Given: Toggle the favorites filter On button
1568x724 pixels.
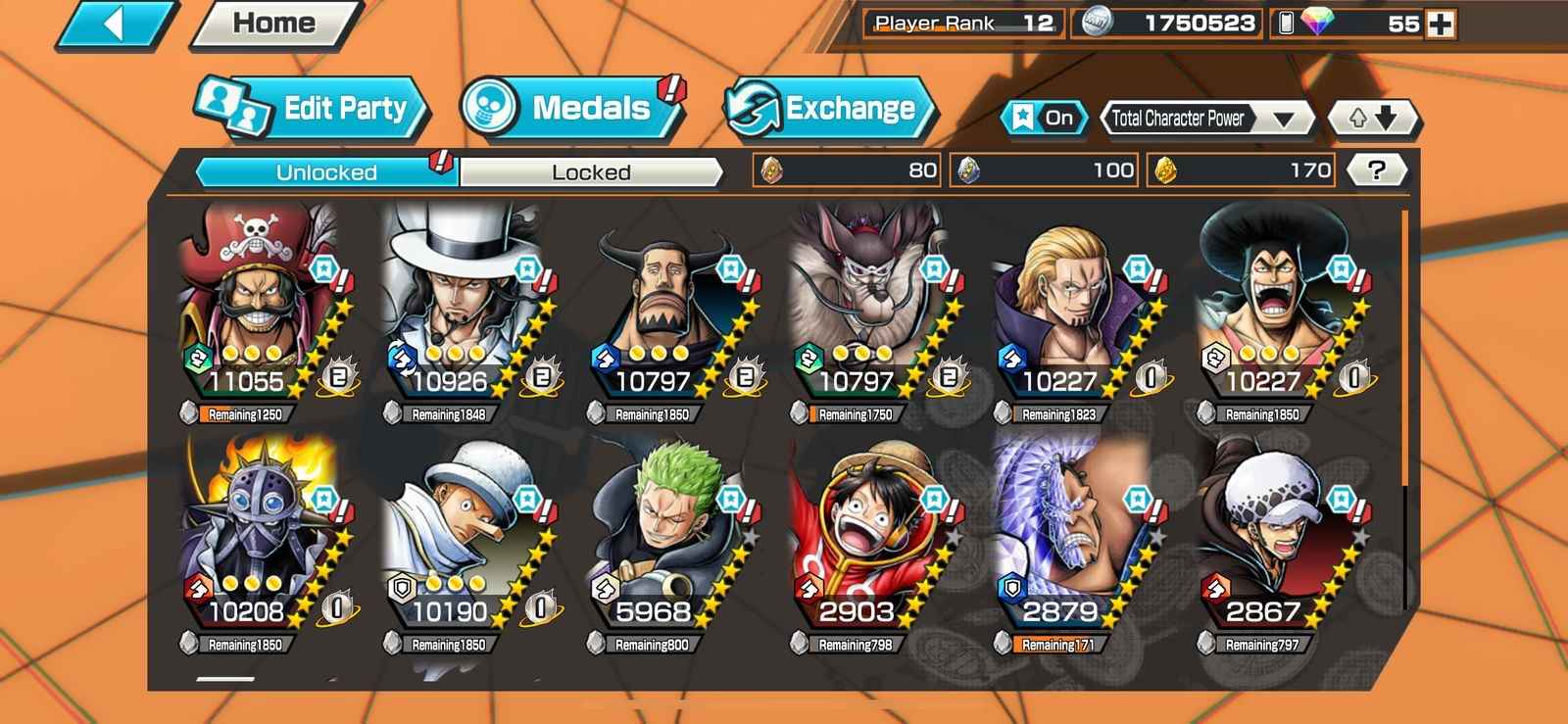Looking at the screenshot, I should (x=1045, y=119).
